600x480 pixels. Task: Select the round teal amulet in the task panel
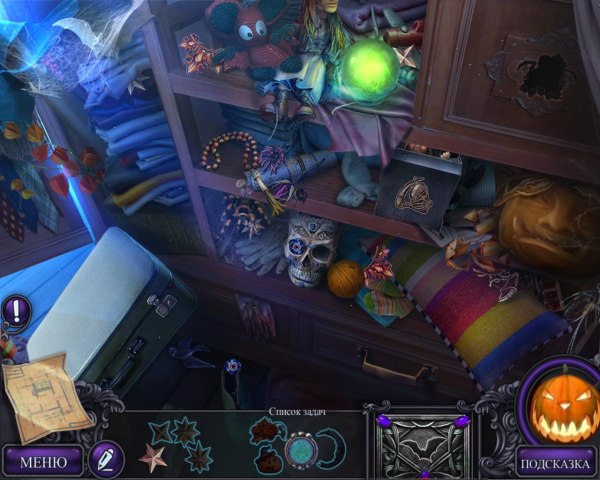click(300, 451)
